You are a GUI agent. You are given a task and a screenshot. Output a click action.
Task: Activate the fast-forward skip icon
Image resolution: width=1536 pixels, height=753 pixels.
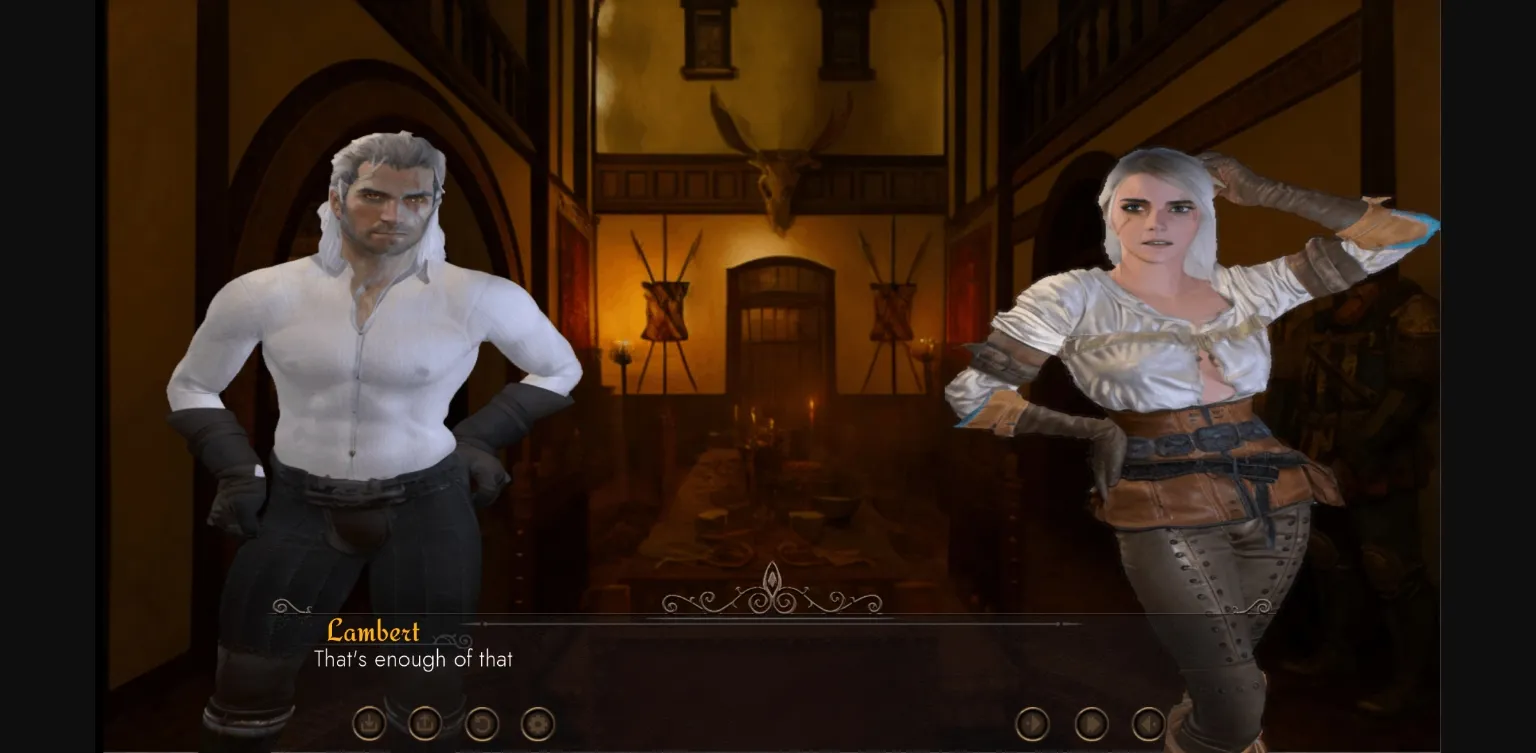coord(1090,722)
